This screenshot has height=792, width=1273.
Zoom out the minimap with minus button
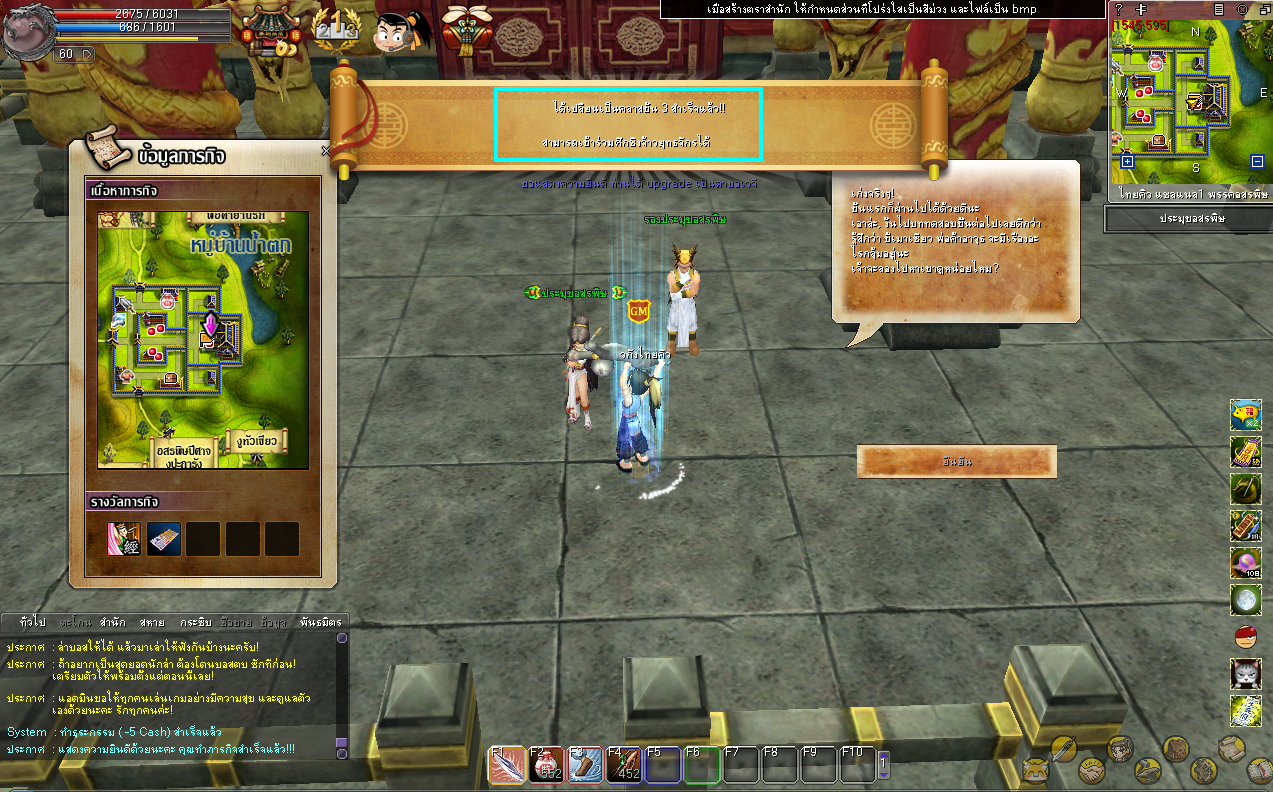point(1257,161)
